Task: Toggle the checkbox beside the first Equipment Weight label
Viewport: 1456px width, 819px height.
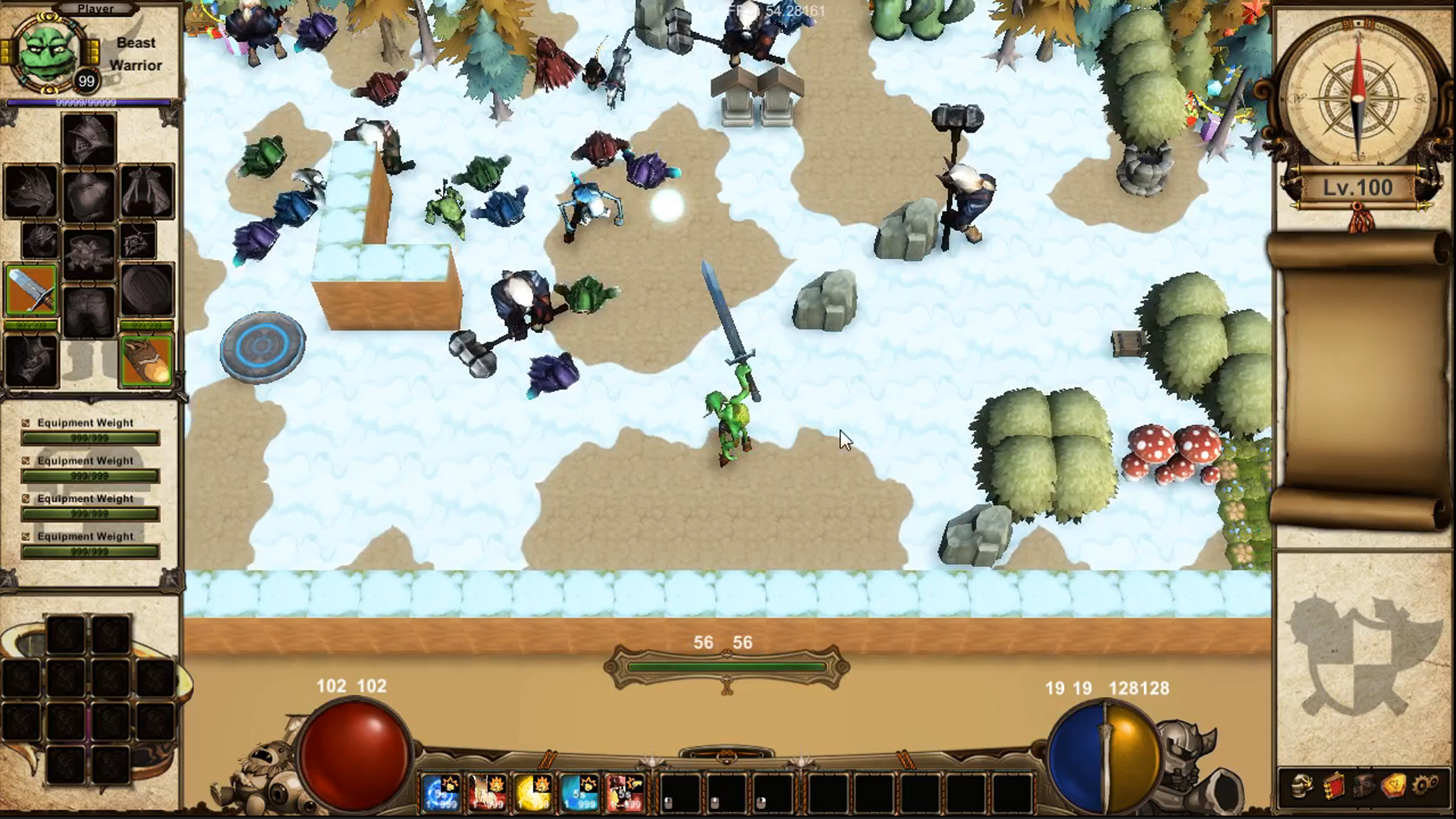Action: 27,422
